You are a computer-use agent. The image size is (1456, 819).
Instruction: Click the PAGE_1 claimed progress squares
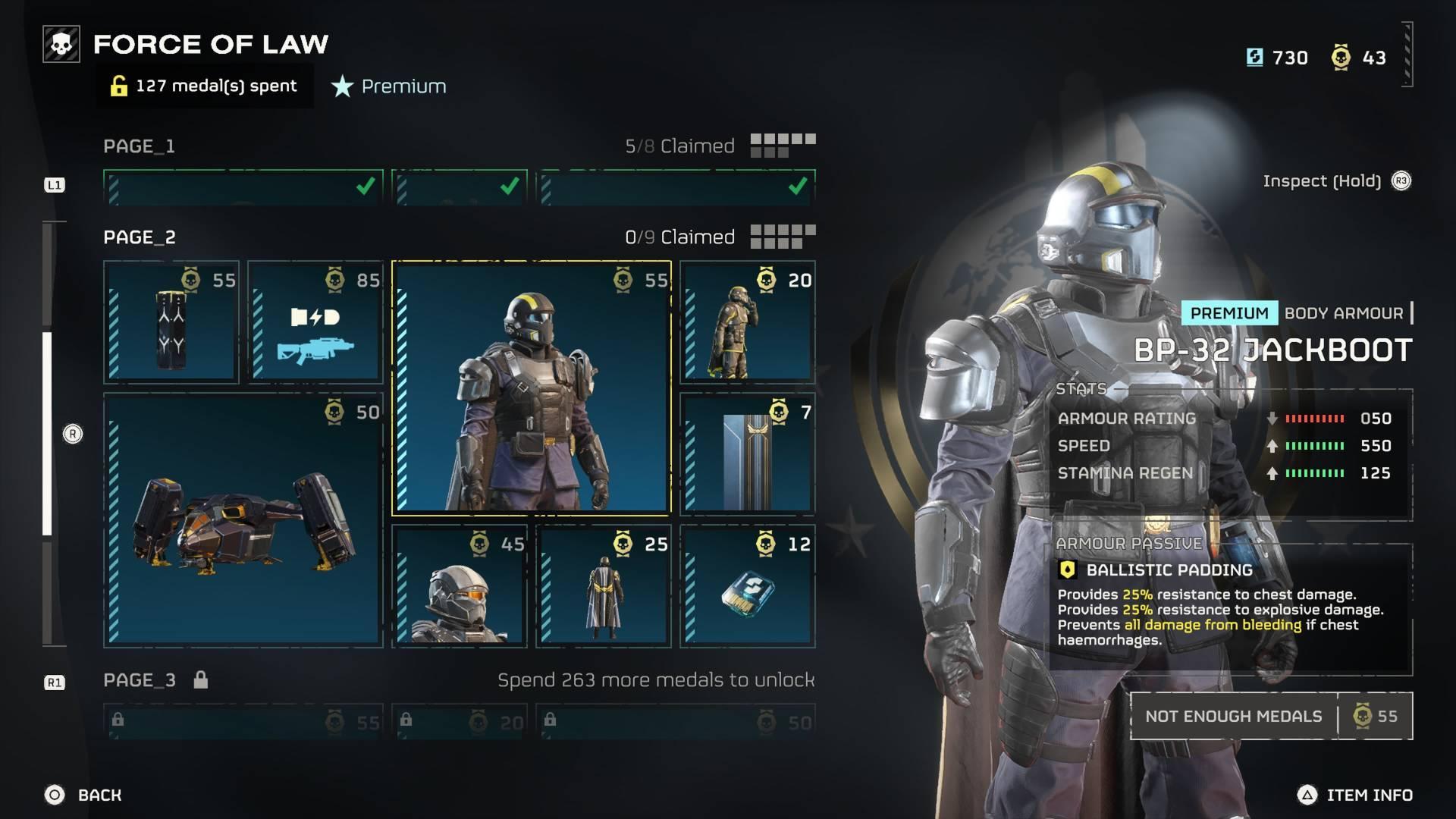pyautogui.click(x=785, y=144)
